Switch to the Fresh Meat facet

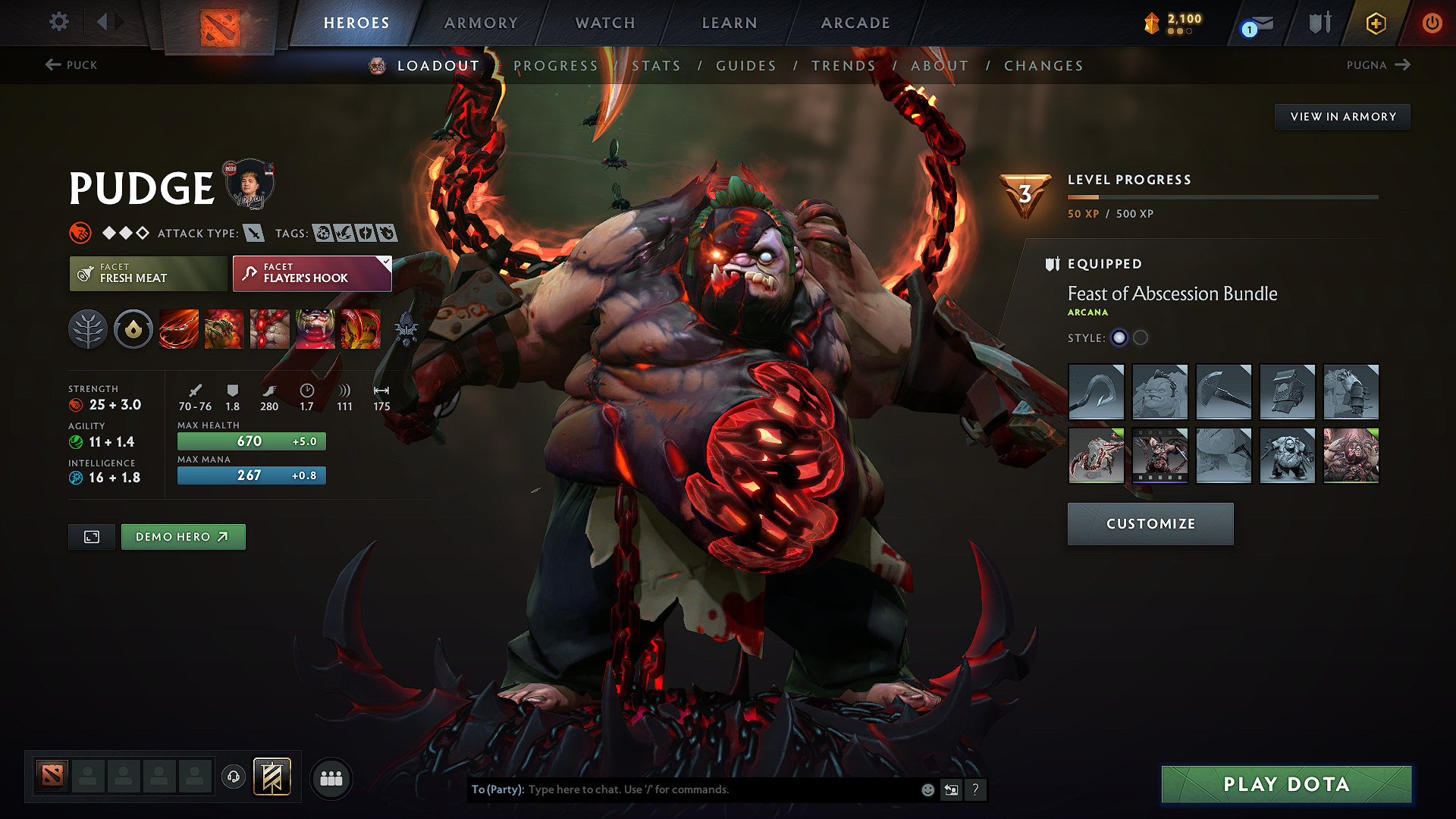pyautogui.click(x=147, y=274)
